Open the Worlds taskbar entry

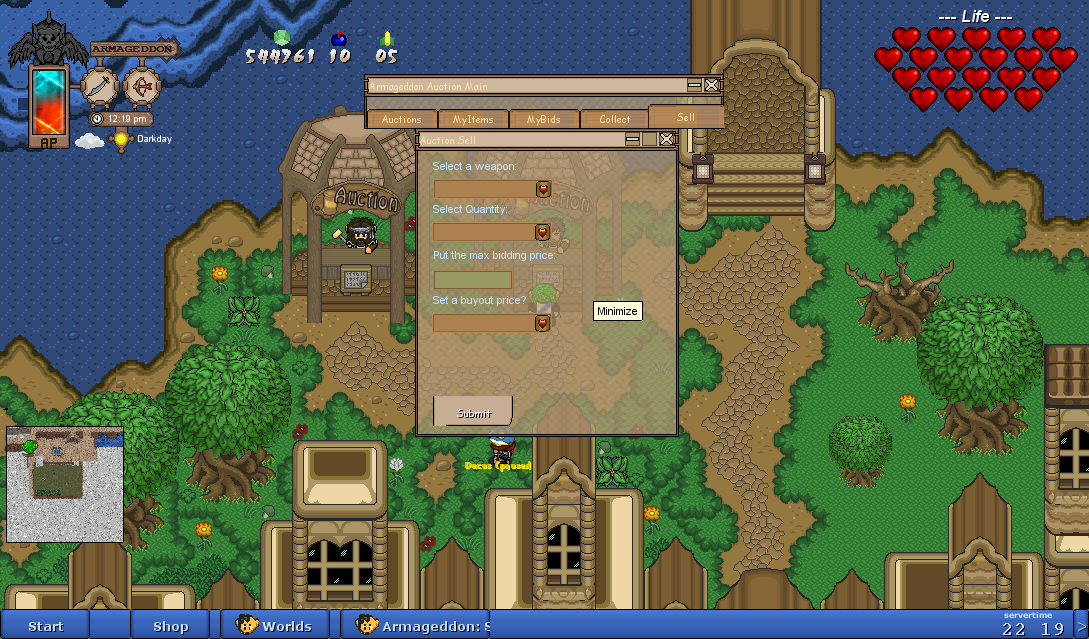(275, 626)
